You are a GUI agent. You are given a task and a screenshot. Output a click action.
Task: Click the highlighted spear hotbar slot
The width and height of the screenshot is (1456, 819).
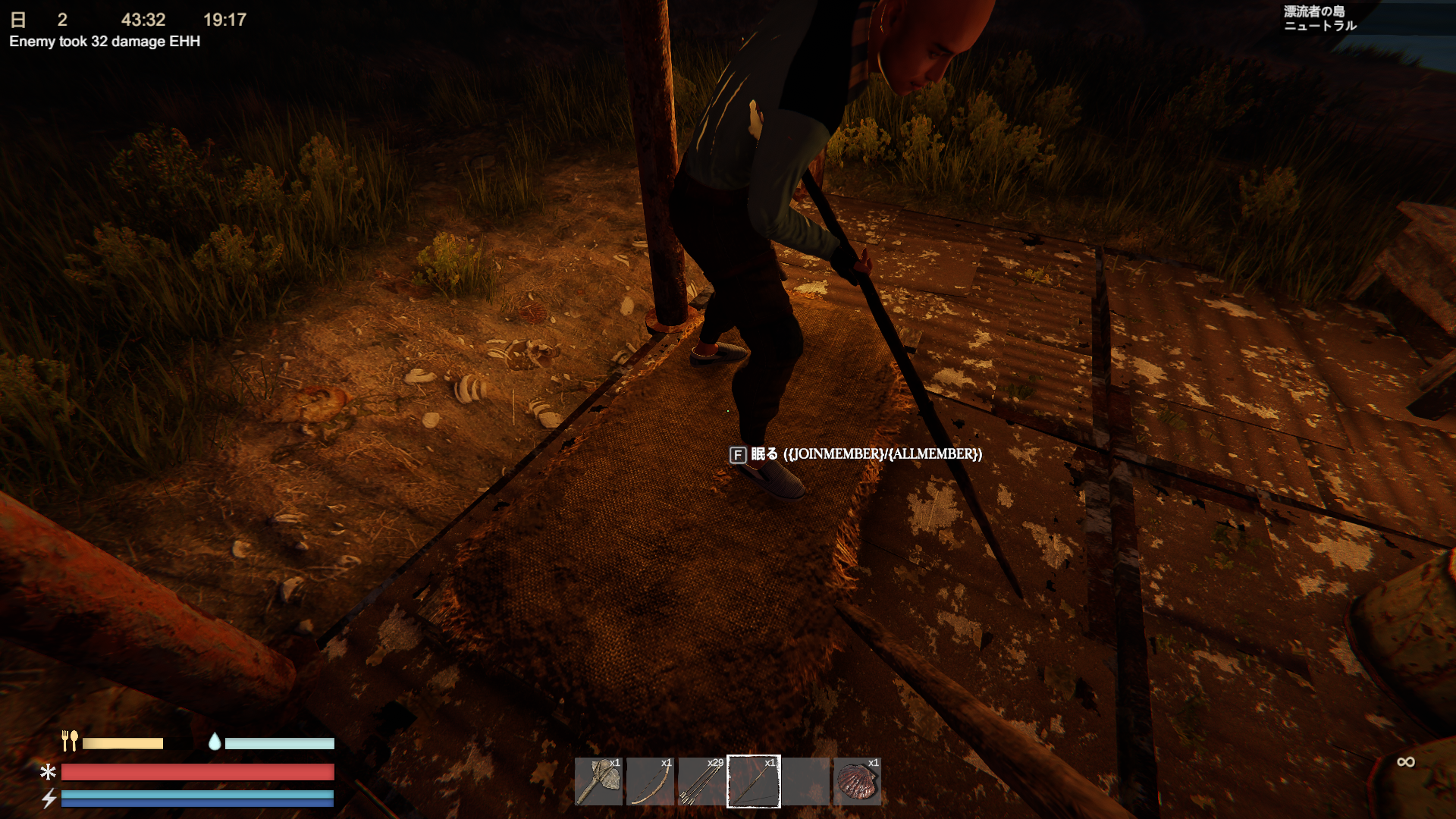tap(753, 781)
